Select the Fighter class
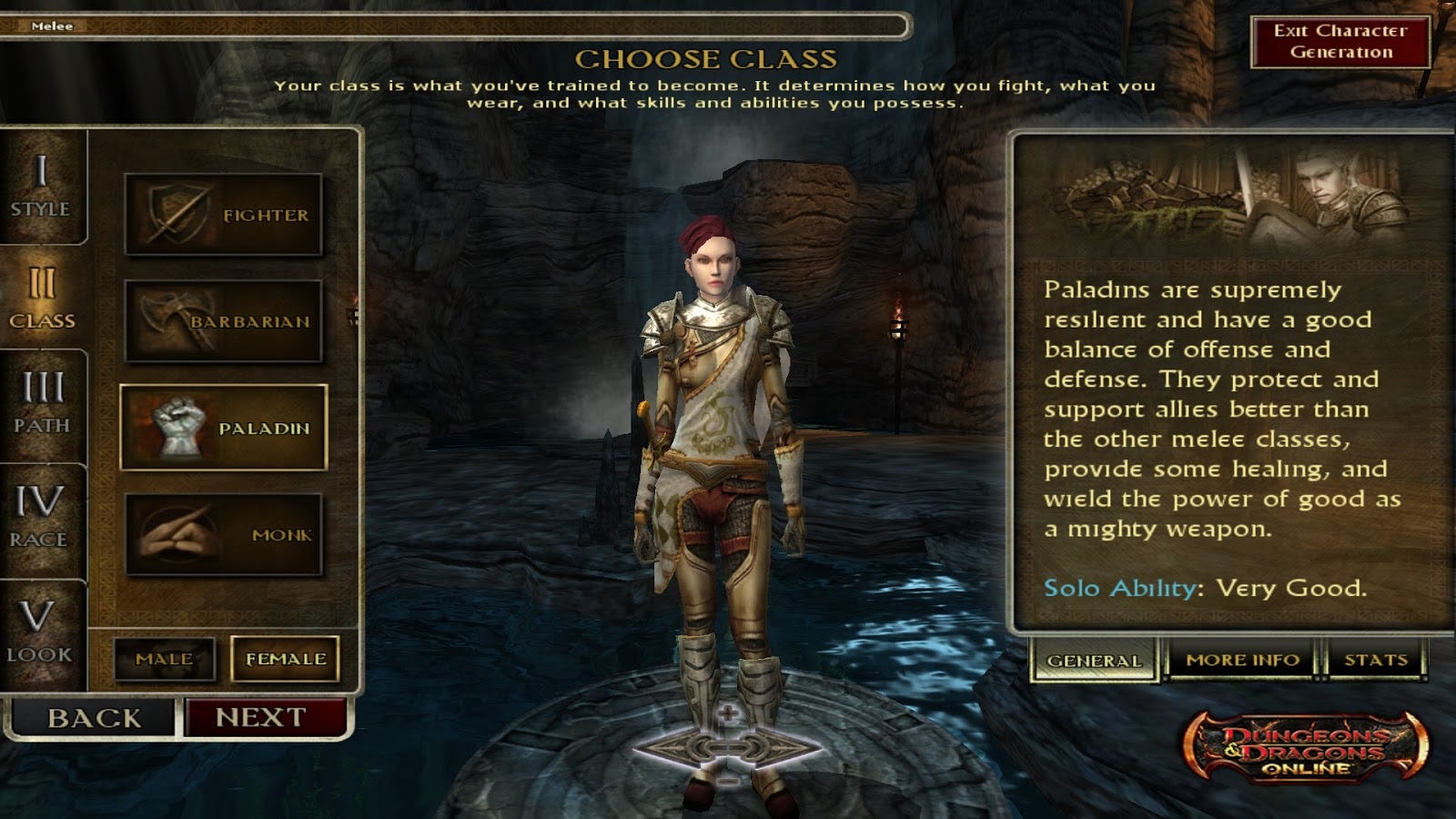 (224, 215)
